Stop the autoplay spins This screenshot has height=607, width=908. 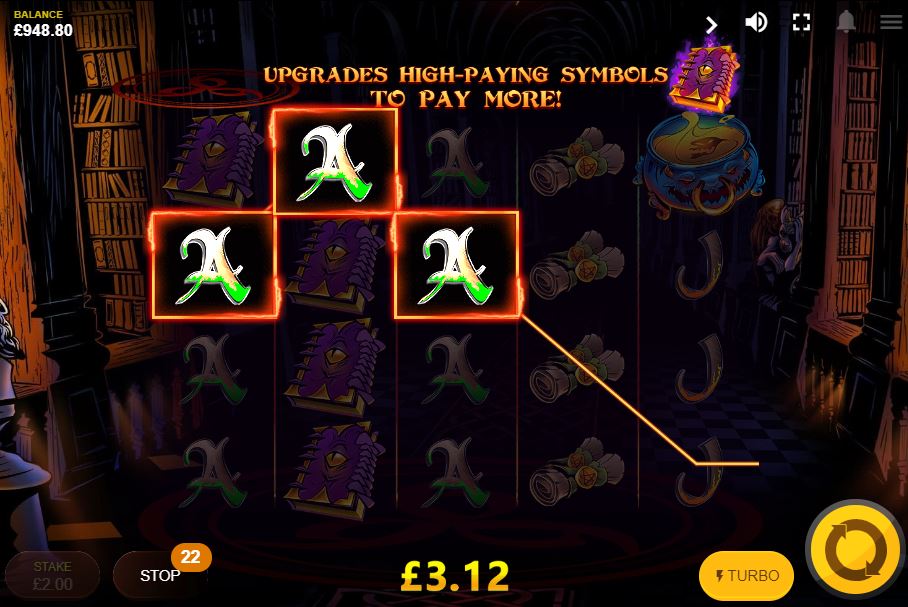tap(160, 575)
